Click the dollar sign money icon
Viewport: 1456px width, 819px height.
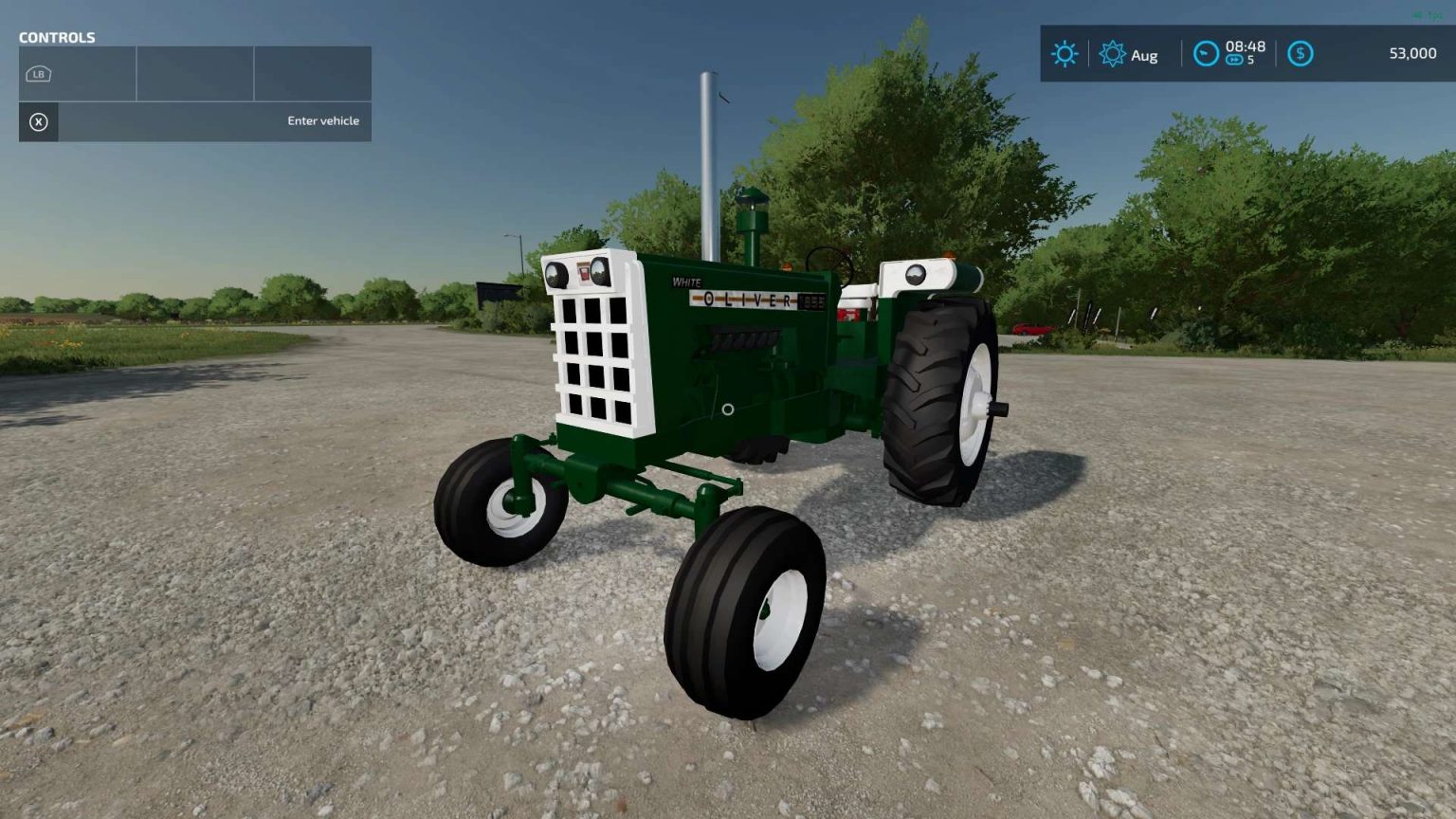click(1300, 54)
